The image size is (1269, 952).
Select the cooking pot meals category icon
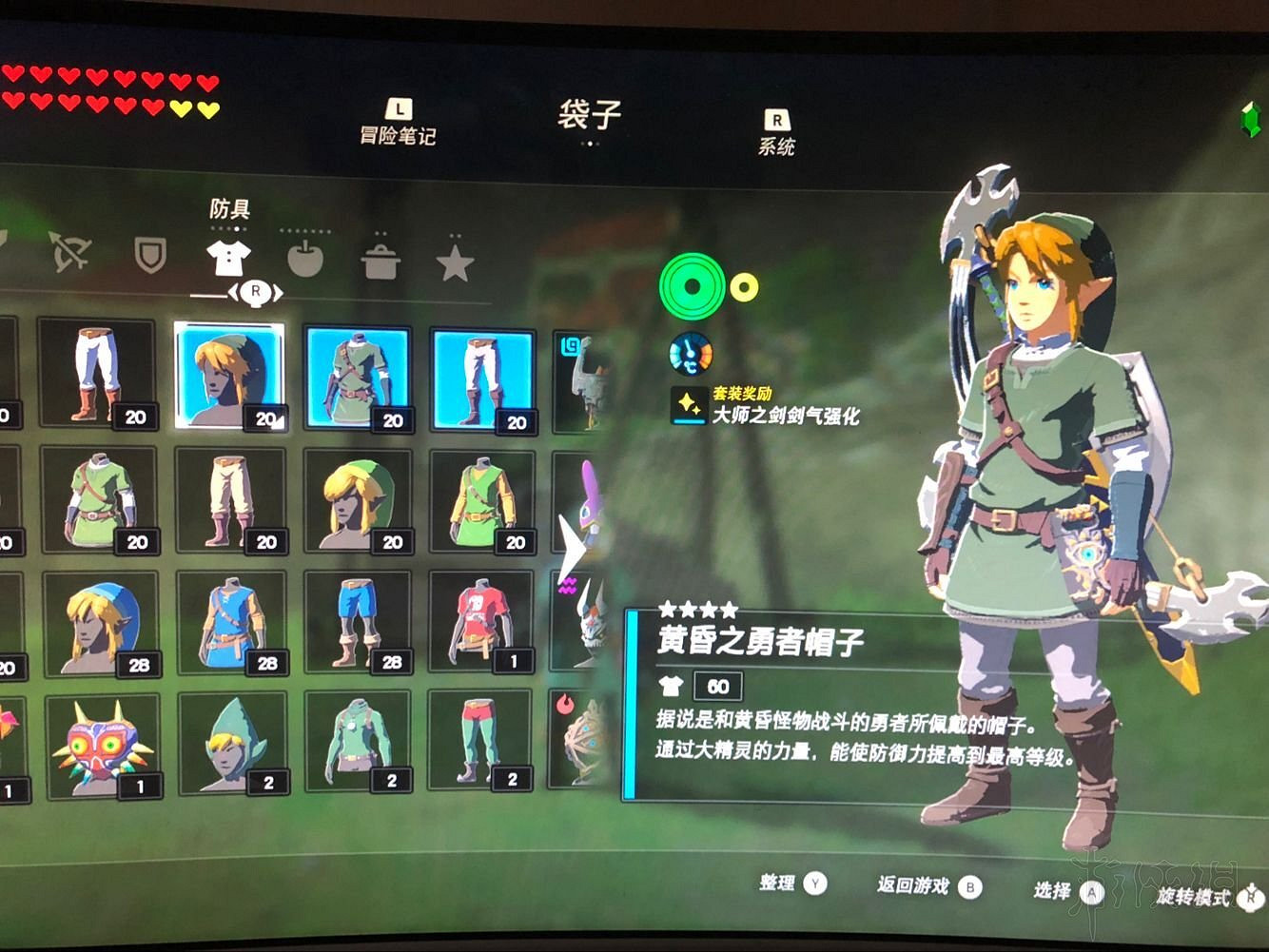[381, 259]
